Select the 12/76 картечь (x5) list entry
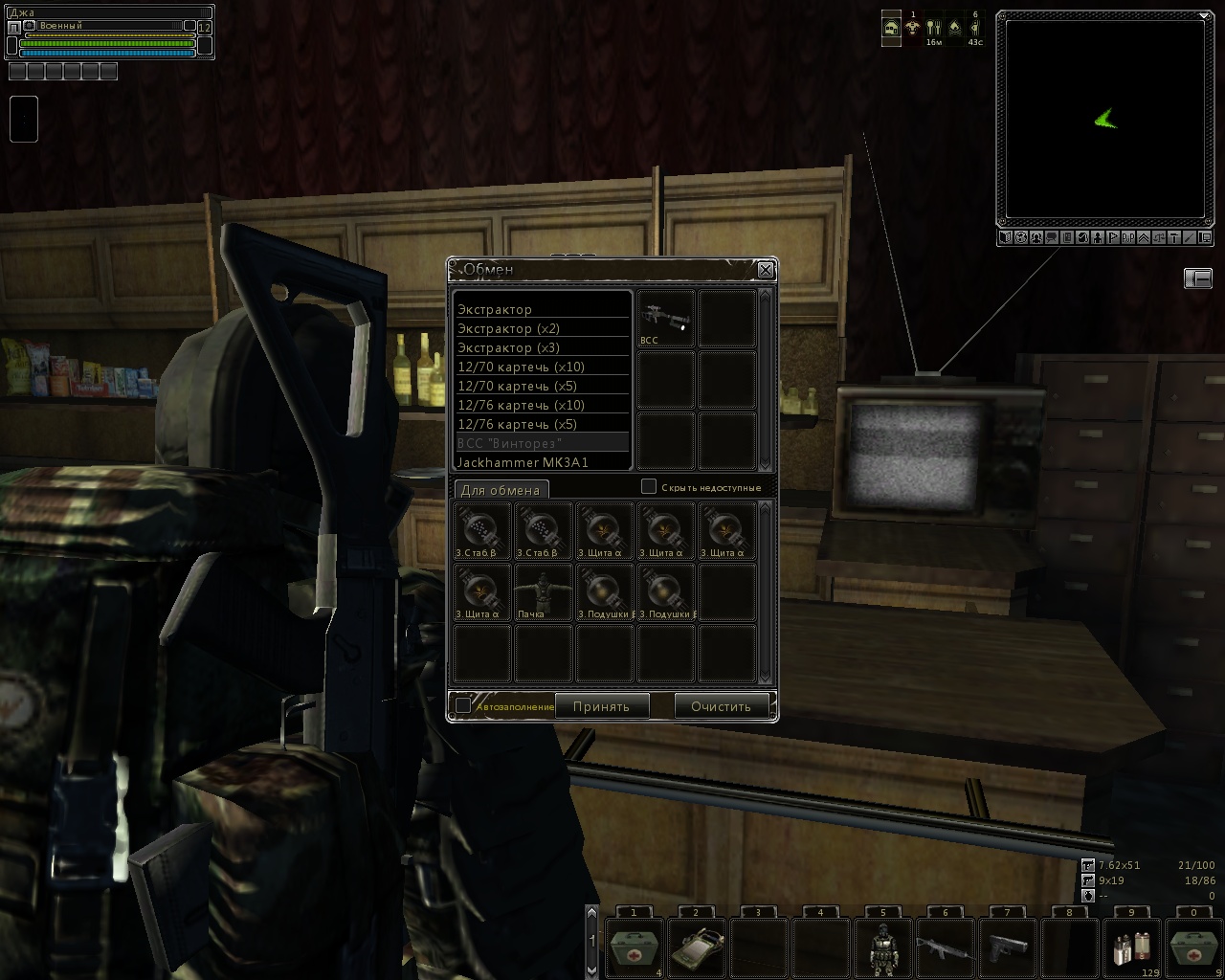Viewport: 1225px width, 980px height. click(x=517, y=424)
